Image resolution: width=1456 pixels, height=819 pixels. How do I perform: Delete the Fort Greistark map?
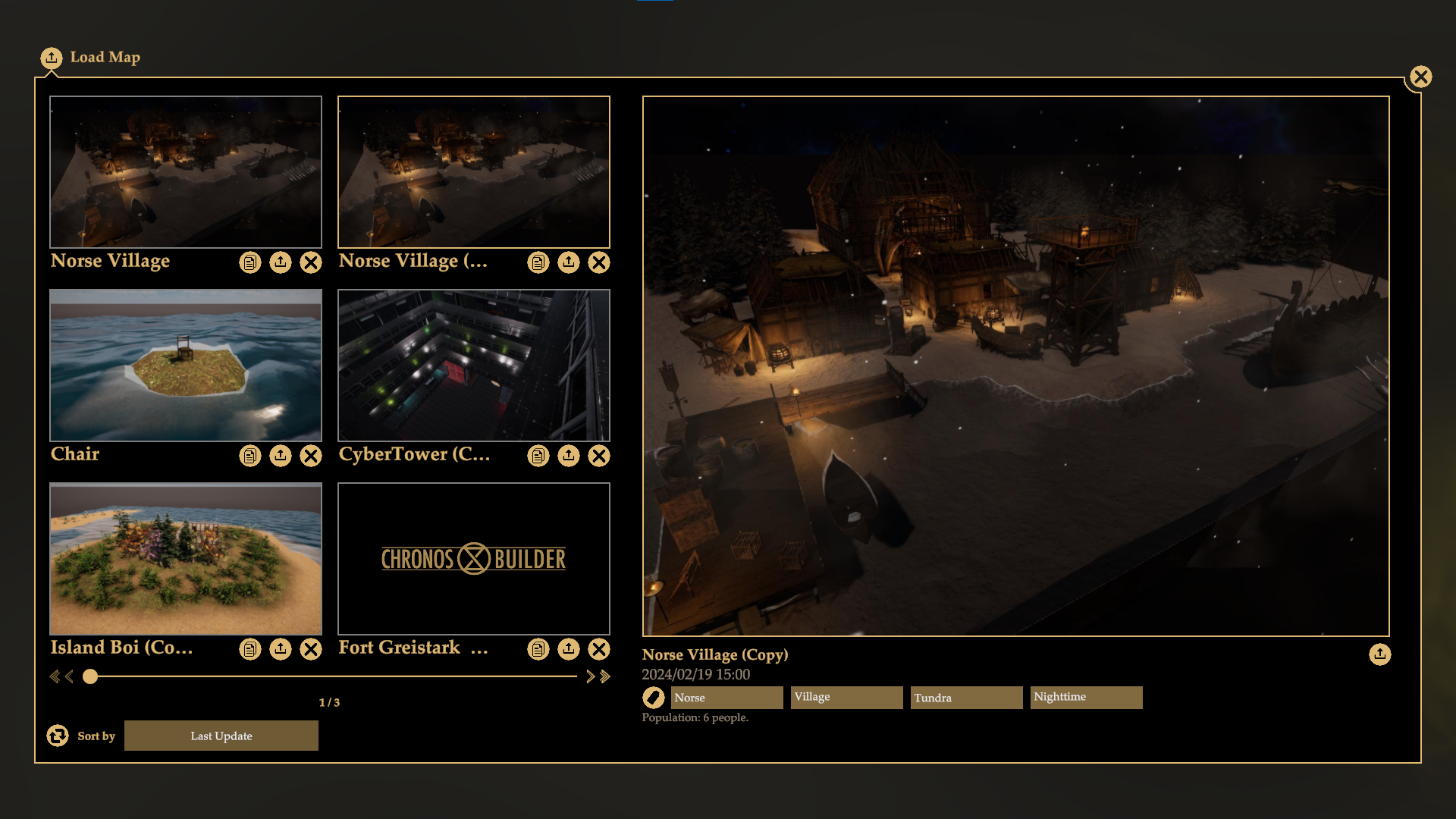pos(599,649)
